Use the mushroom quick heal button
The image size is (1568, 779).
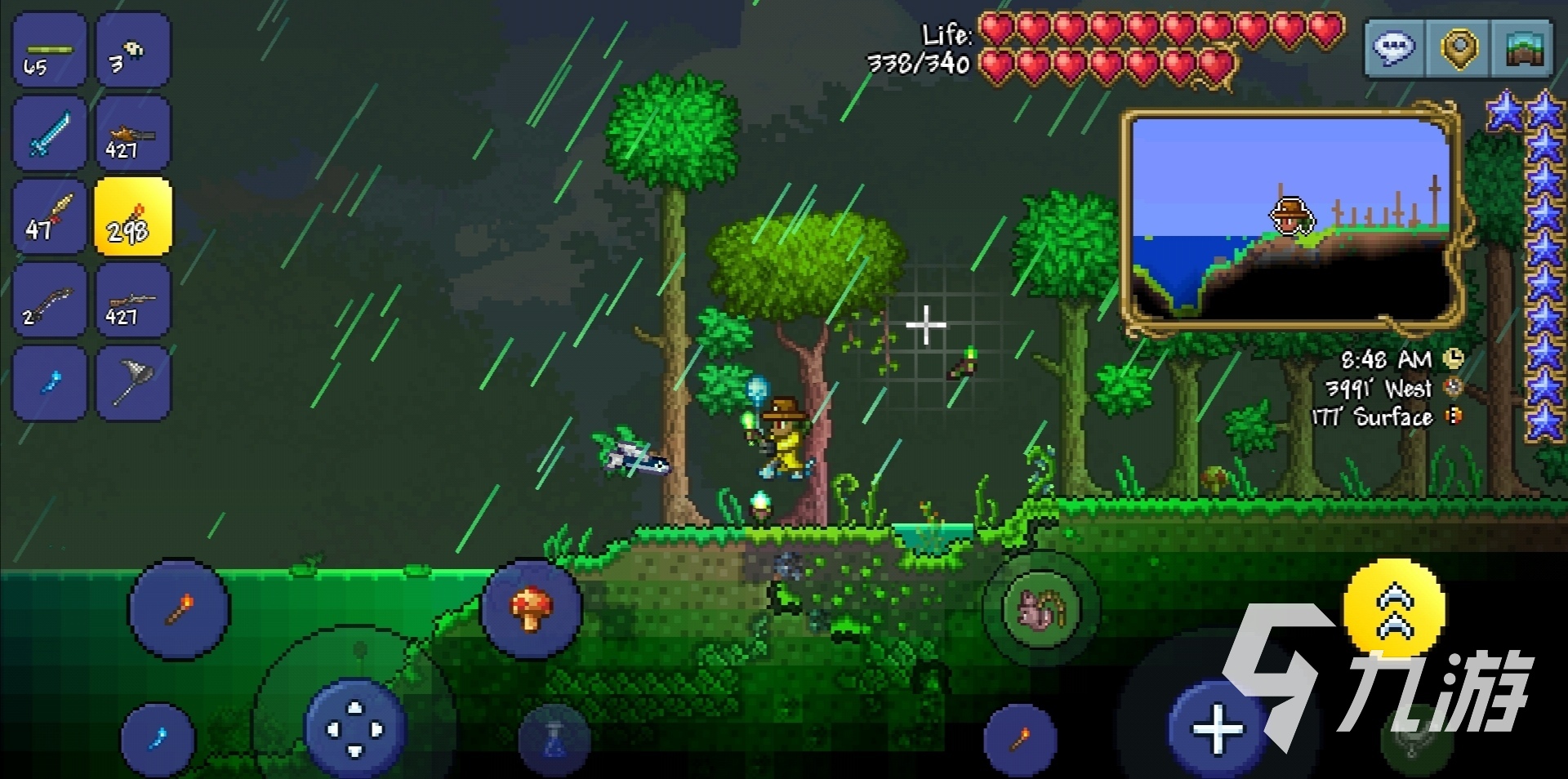(531, 608)
